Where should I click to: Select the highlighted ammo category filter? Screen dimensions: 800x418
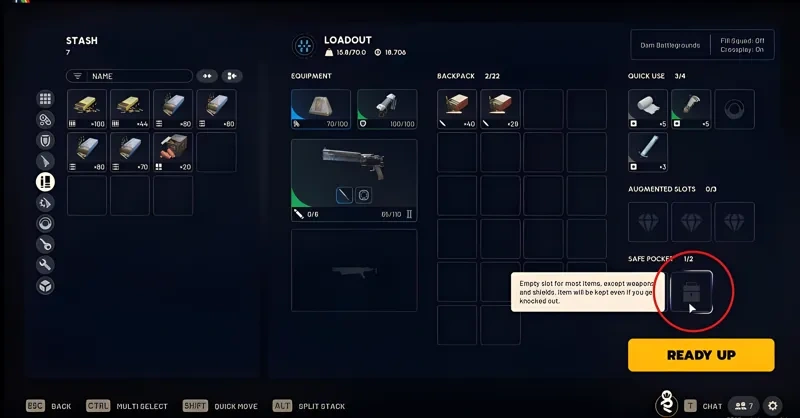coord(45,182)
